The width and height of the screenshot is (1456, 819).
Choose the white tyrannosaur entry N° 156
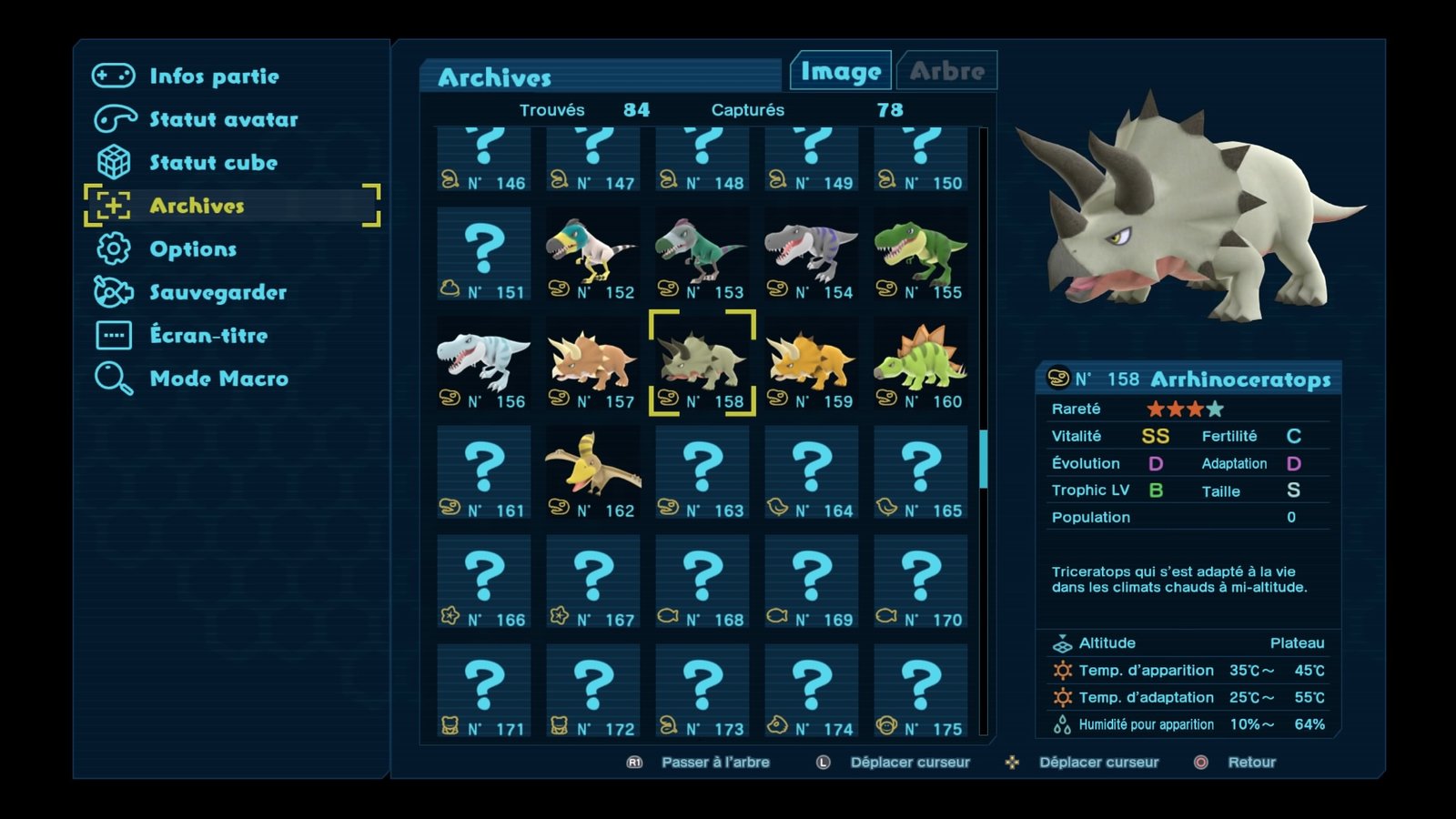(x=483, y=364)
